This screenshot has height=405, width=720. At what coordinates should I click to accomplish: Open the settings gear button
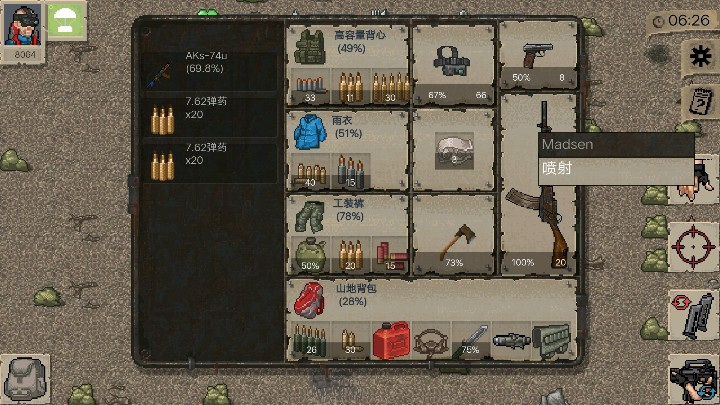tap(696, 57)
